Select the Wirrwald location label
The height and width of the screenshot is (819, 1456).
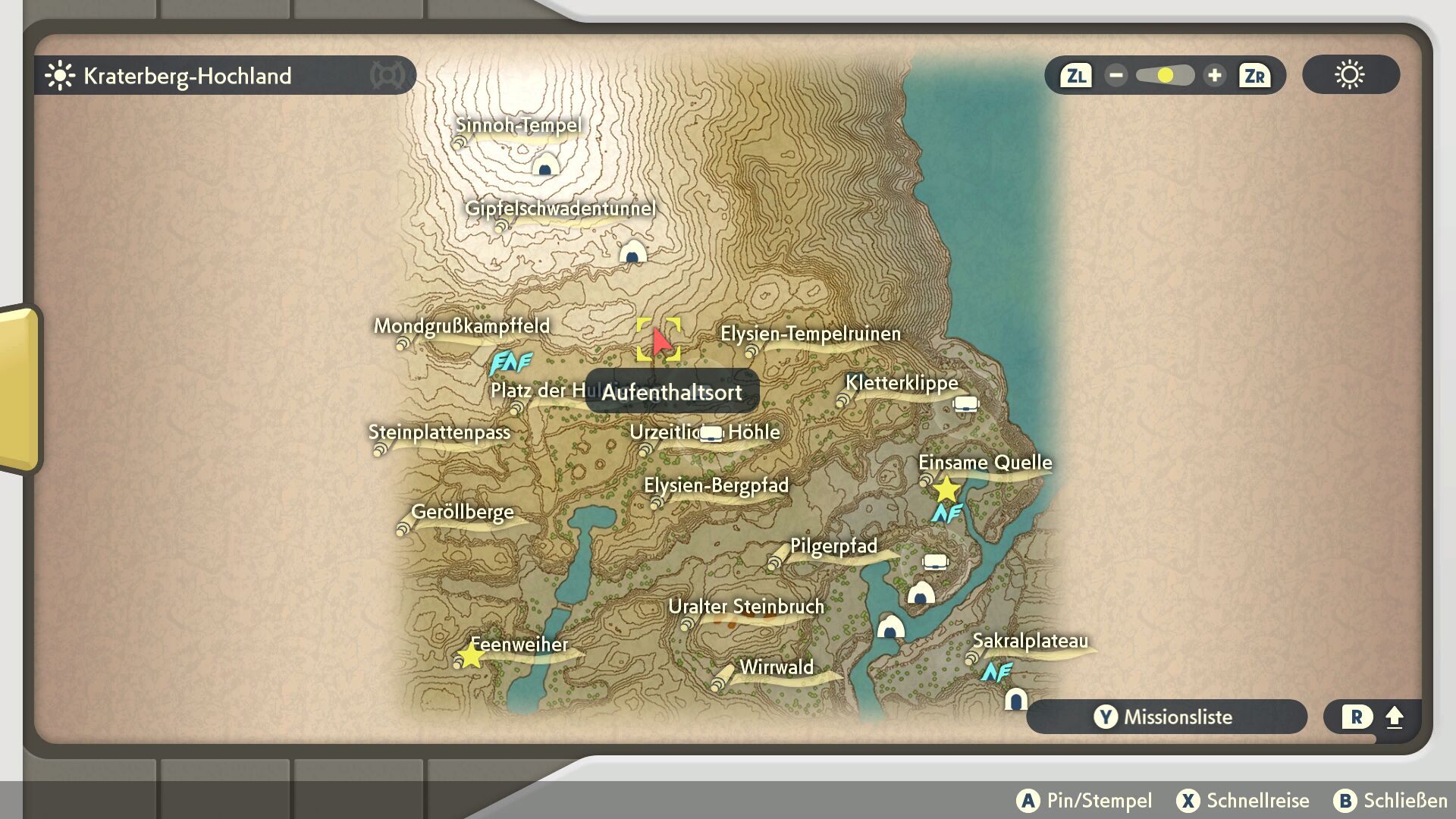tap(776, 667)
